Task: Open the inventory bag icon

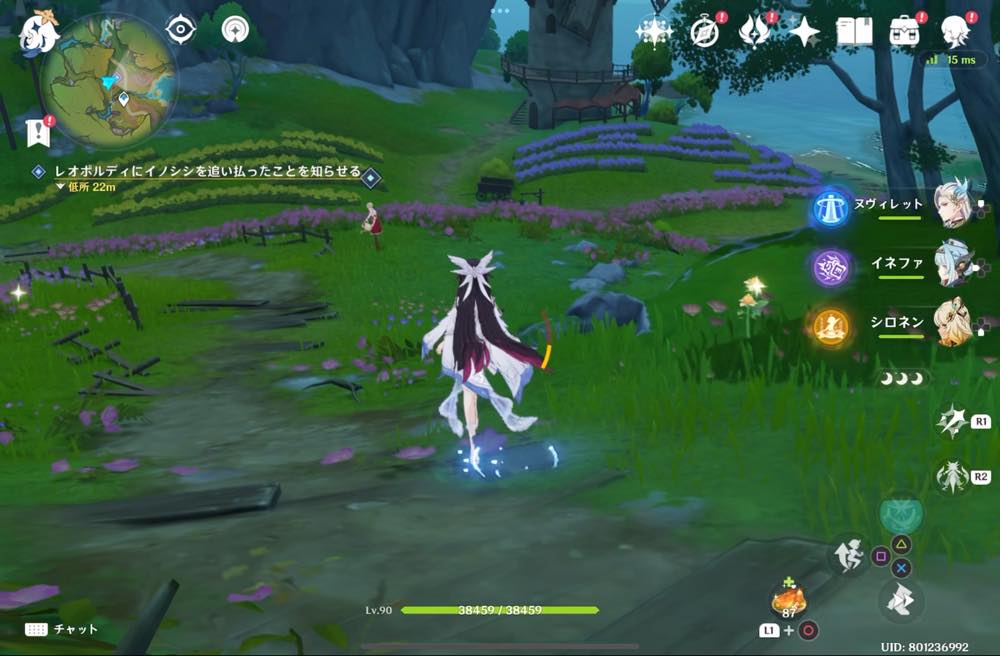Action: 905,32
